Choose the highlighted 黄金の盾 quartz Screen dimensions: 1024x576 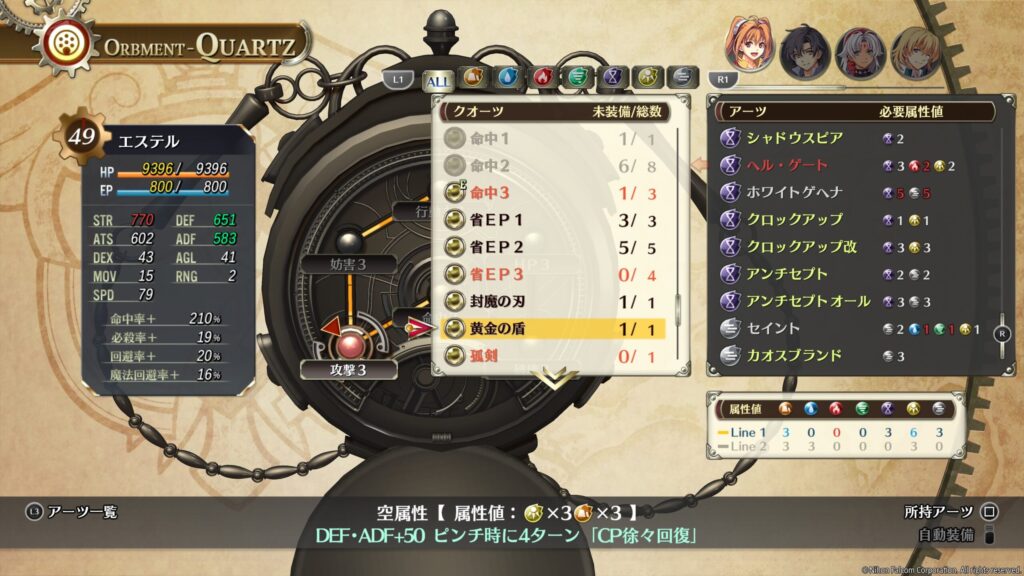552,327
